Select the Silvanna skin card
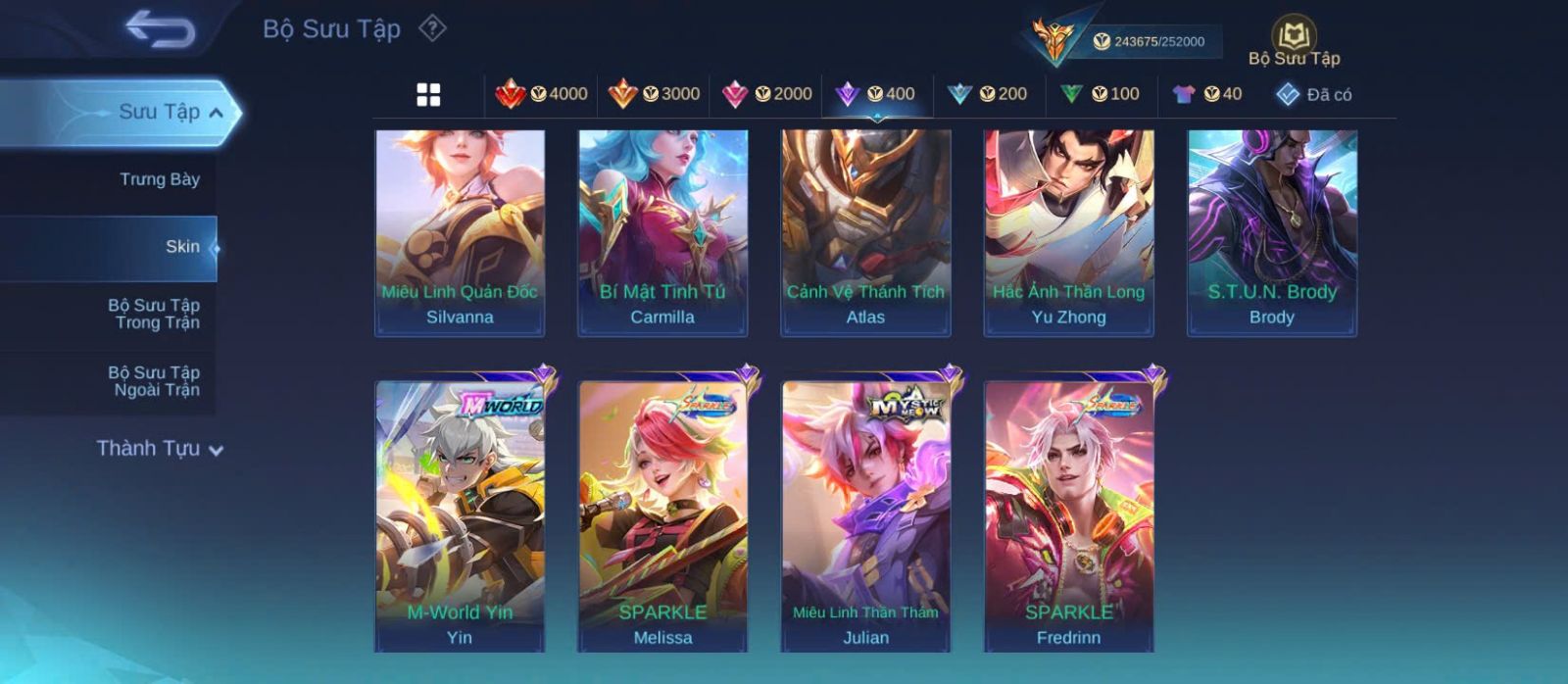The width and height of the screenshot is (1568, 684). click(x=460, y=232)
